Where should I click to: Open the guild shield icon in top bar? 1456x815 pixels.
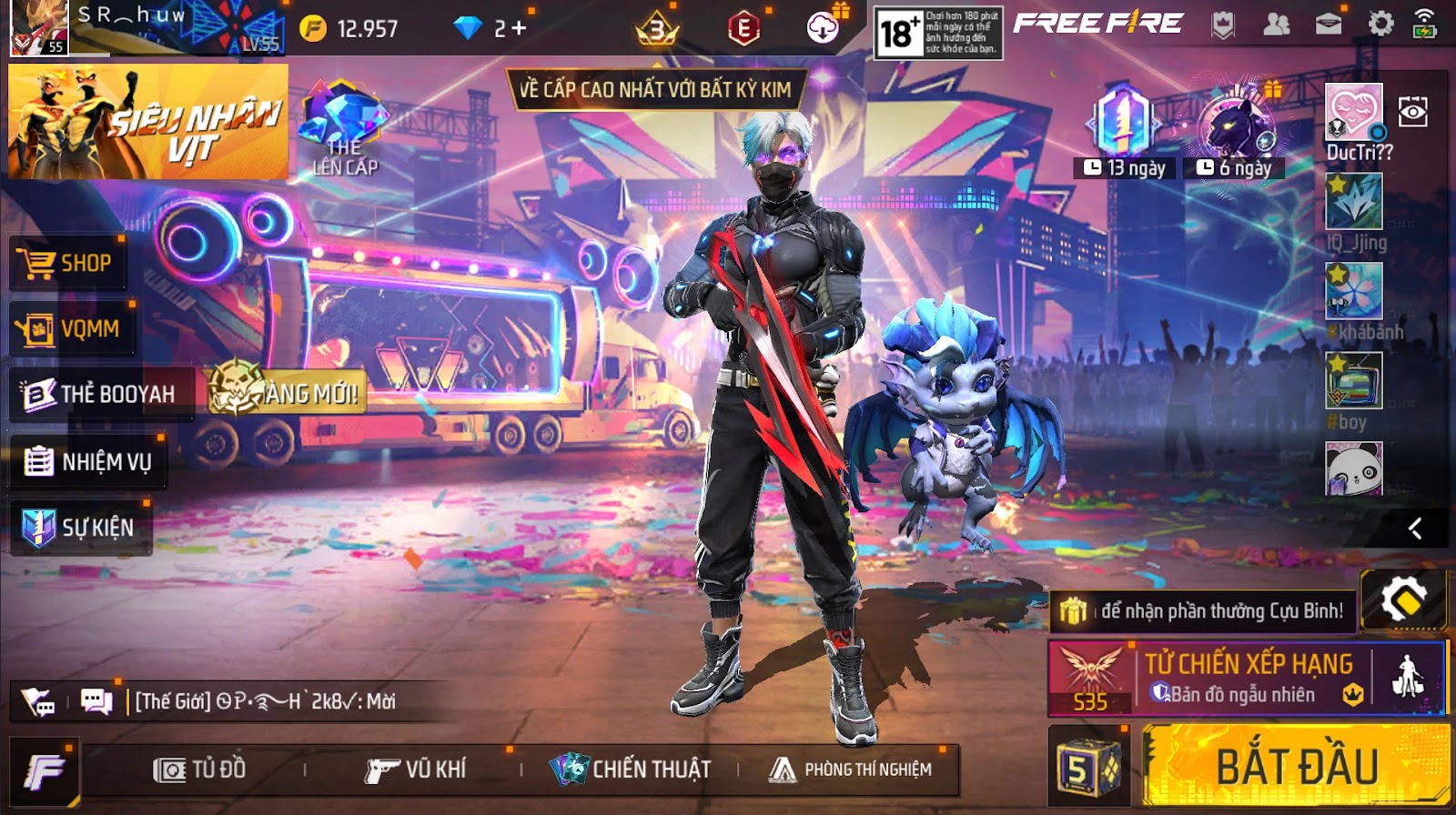coord(1222,25)
